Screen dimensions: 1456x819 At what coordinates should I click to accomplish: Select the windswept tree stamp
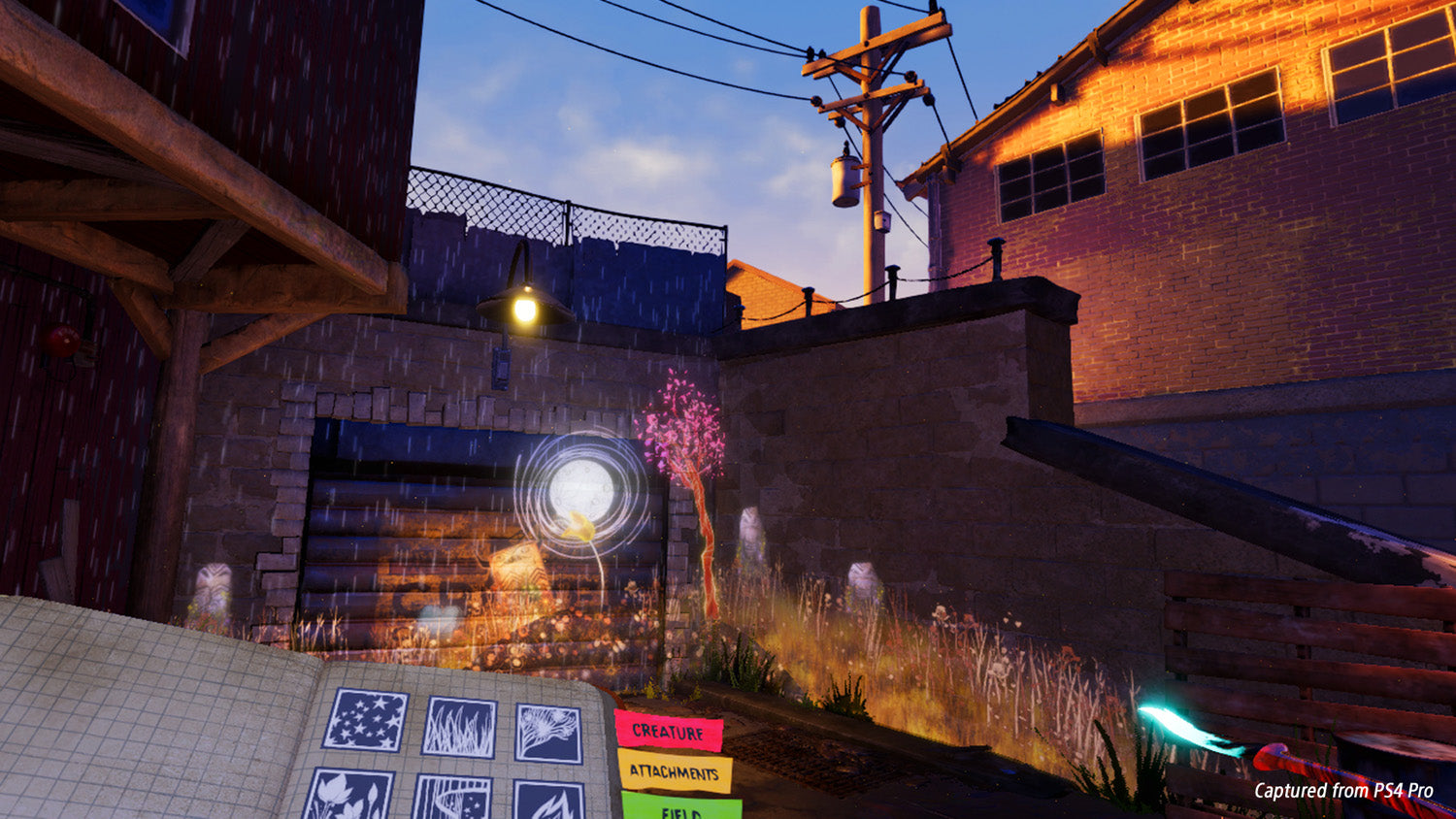[x=548, y=733]
